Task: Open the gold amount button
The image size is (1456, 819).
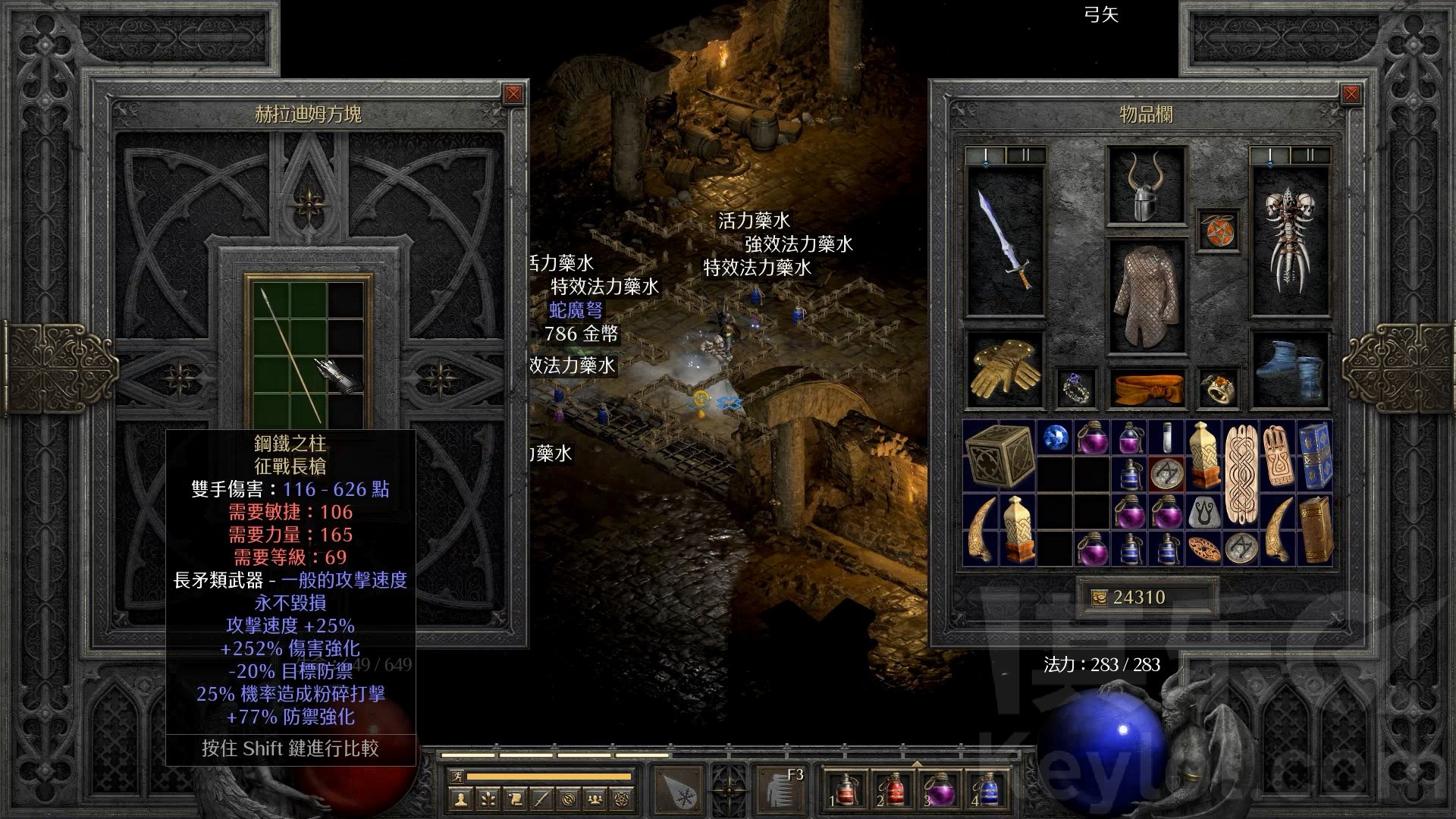Action: coord(1099,598)
